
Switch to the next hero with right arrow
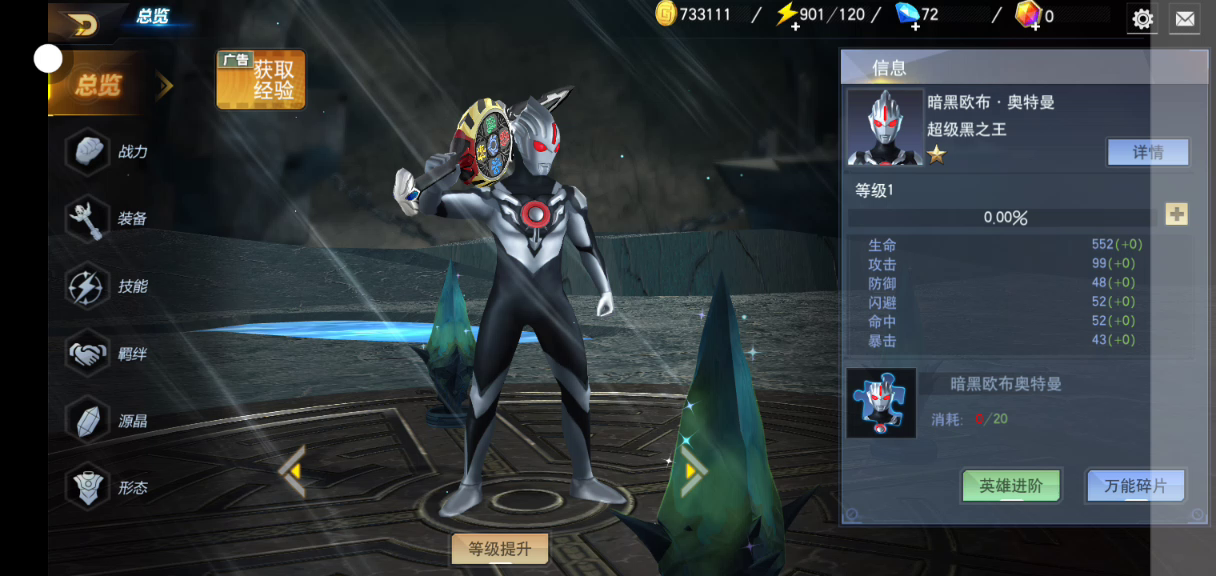click(693, 471)
